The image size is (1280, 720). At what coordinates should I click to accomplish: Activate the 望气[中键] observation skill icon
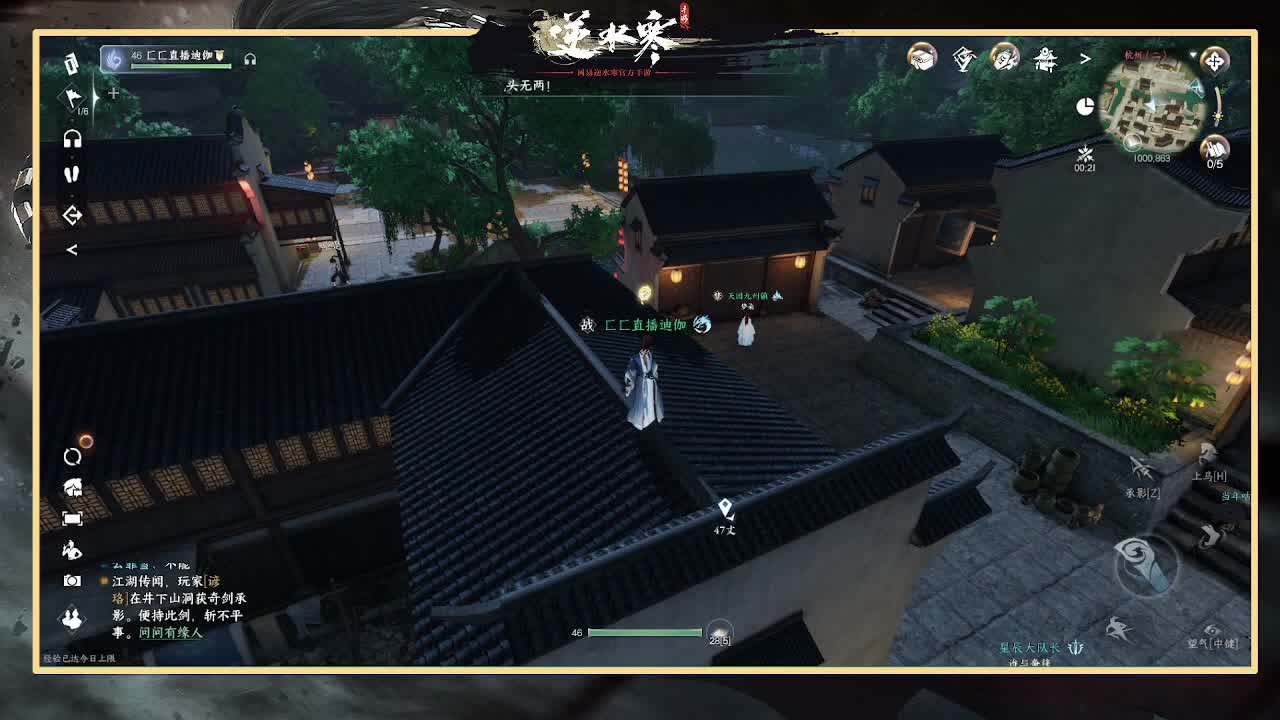point(1210,629)
